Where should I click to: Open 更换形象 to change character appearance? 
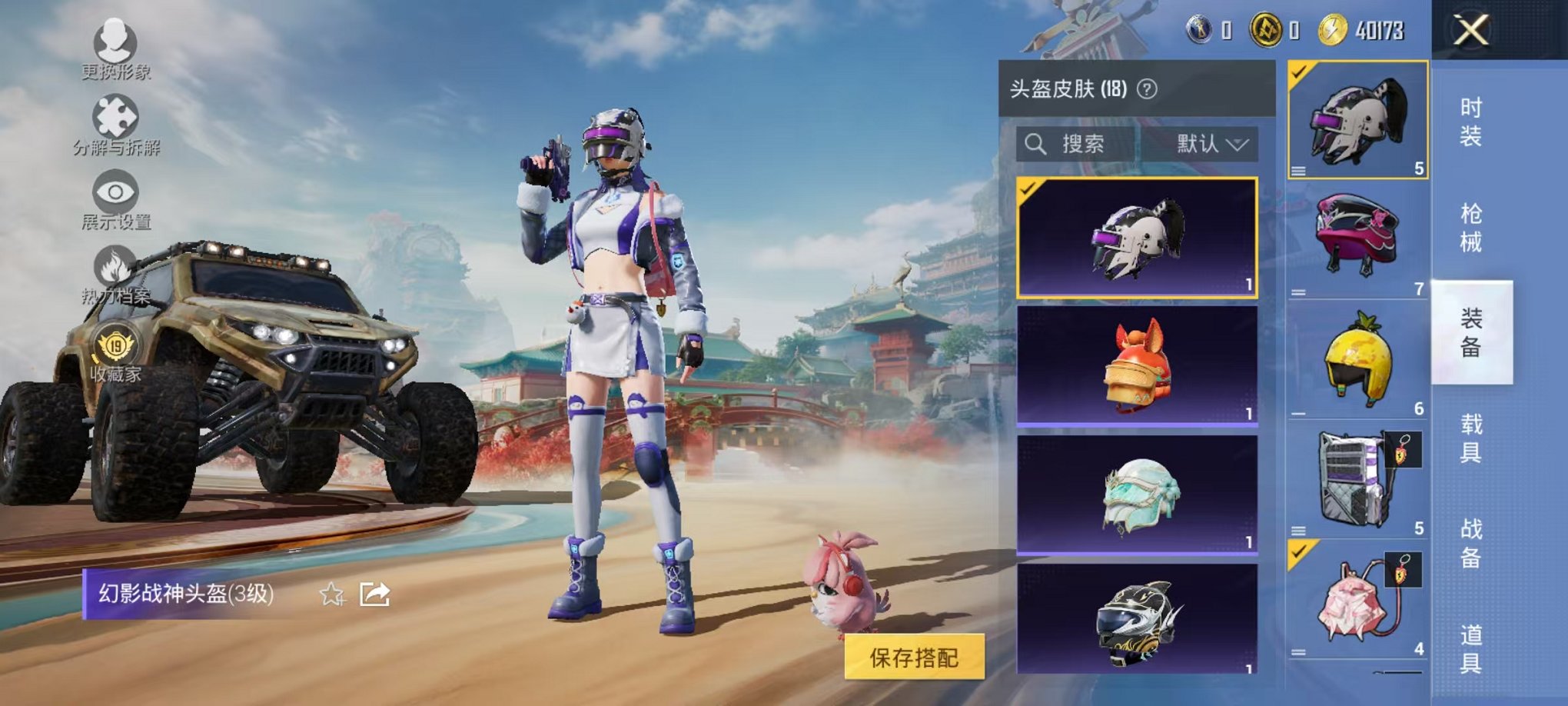click(x=114, y=45)
